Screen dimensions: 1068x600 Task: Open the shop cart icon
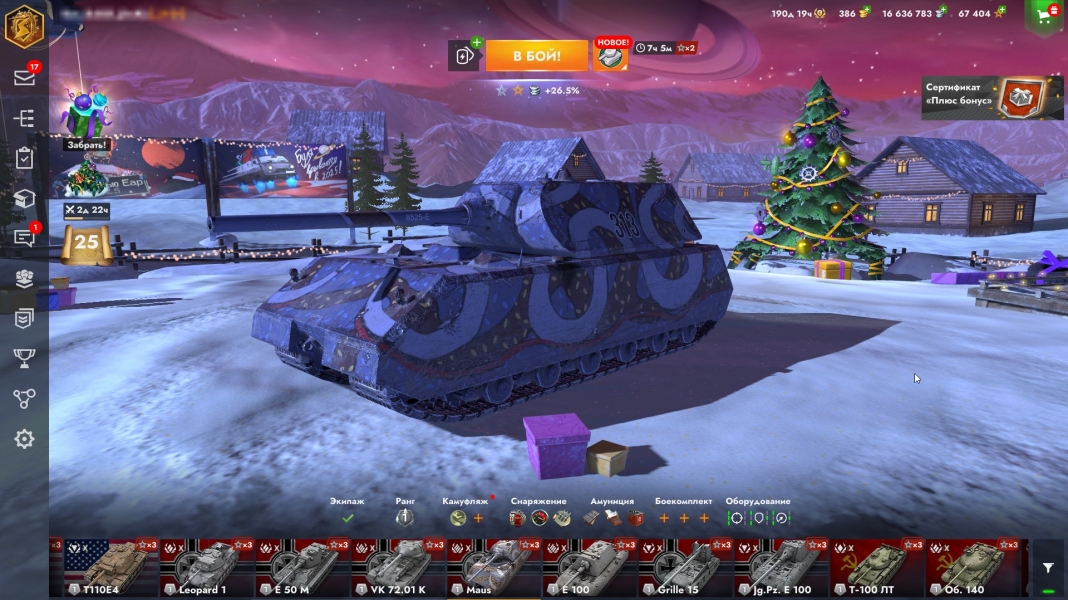point(1045,15)
